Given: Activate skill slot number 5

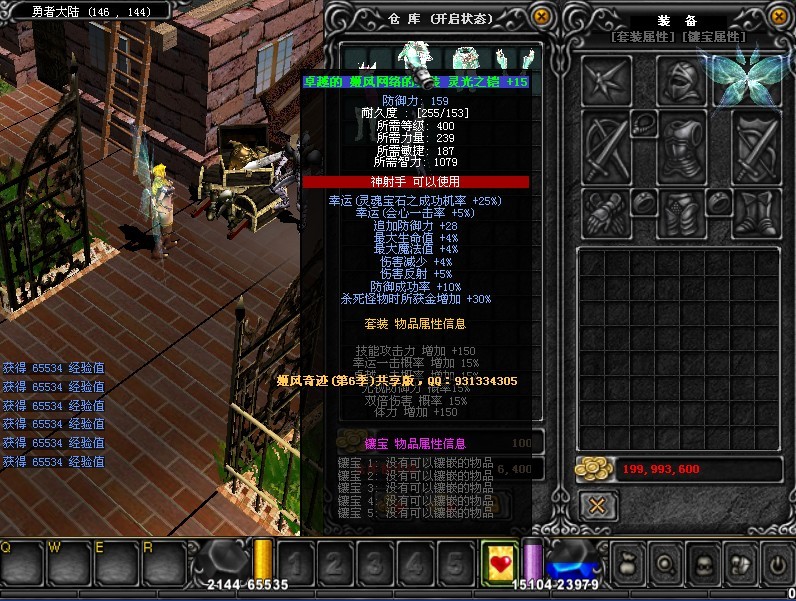Looking at the screenshot, I should (x=455, y=564).
